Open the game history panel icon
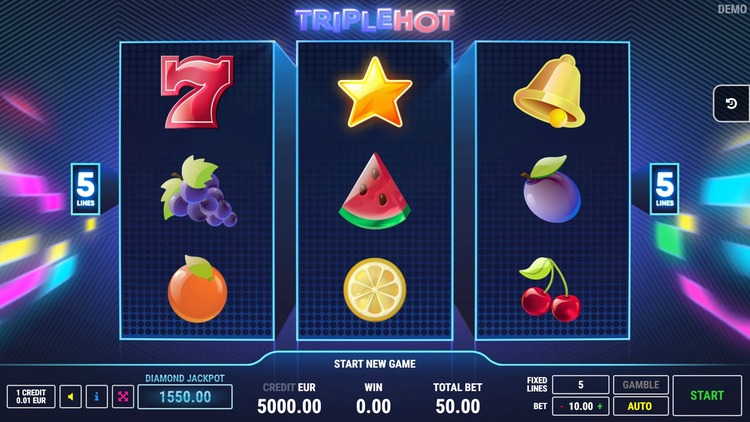Viewport: 750px width, 422px height. 731,104
